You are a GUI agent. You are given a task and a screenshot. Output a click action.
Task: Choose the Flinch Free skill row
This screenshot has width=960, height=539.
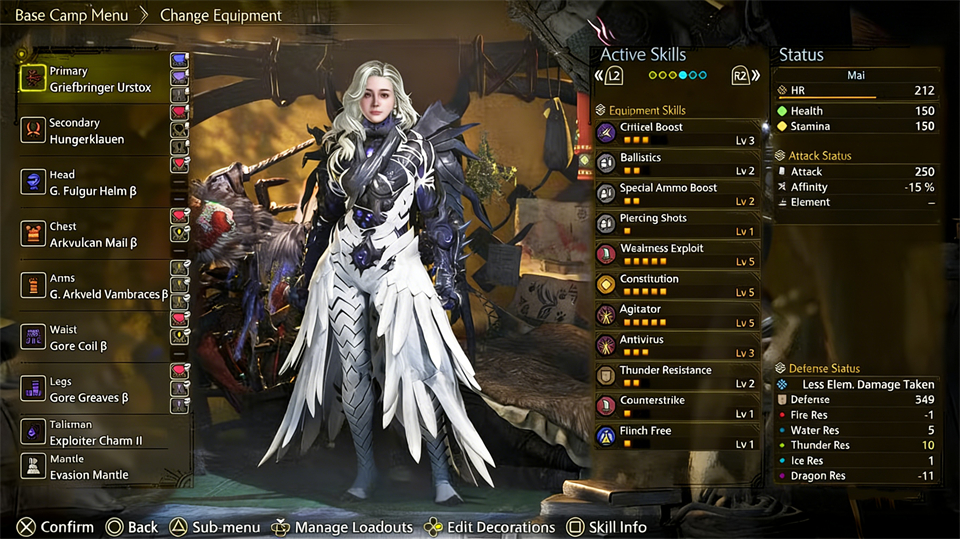[x=677, y=436]
